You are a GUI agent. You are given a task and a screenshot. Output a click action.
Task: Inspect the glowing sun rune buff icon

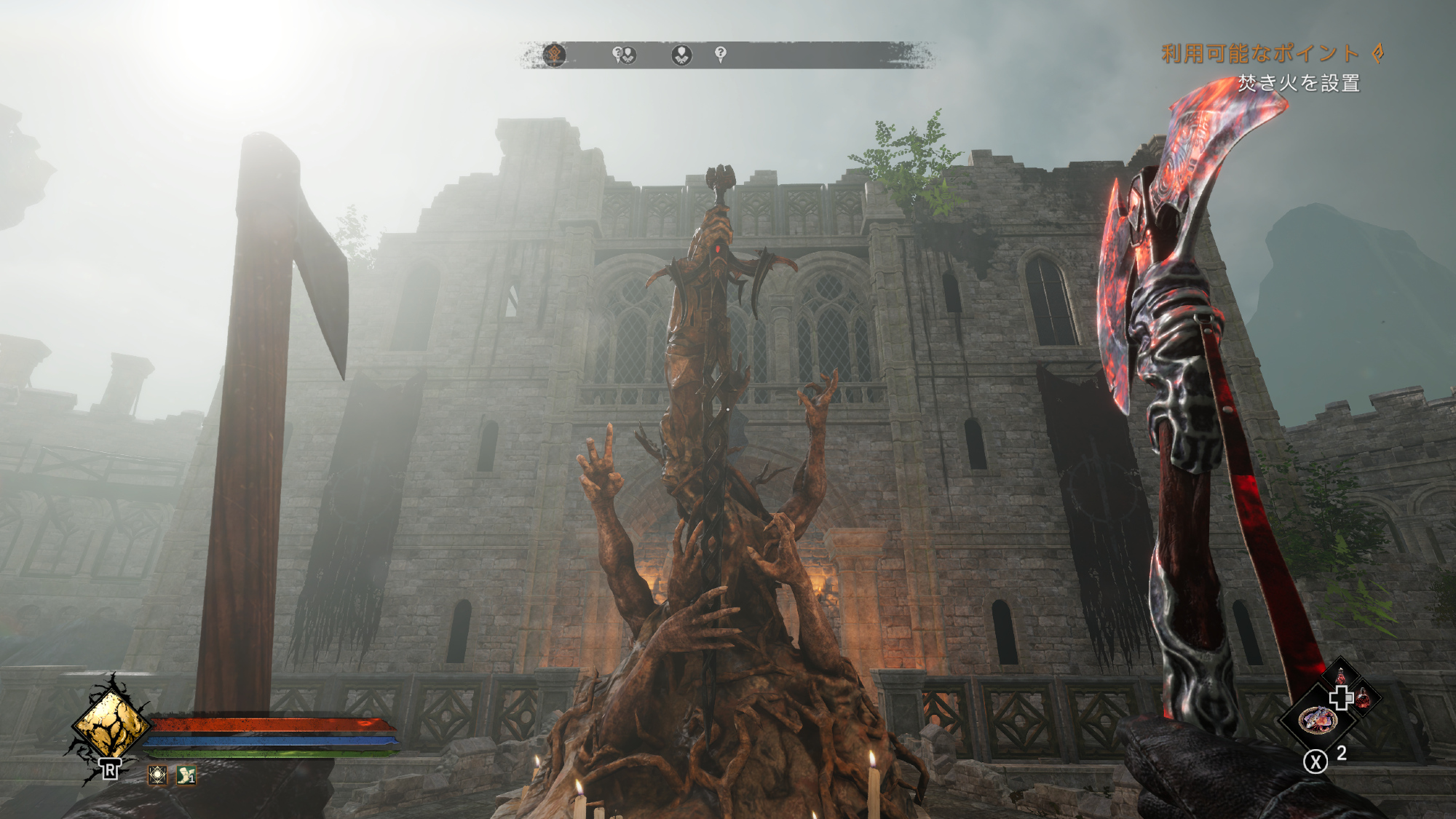coord(157,775)
